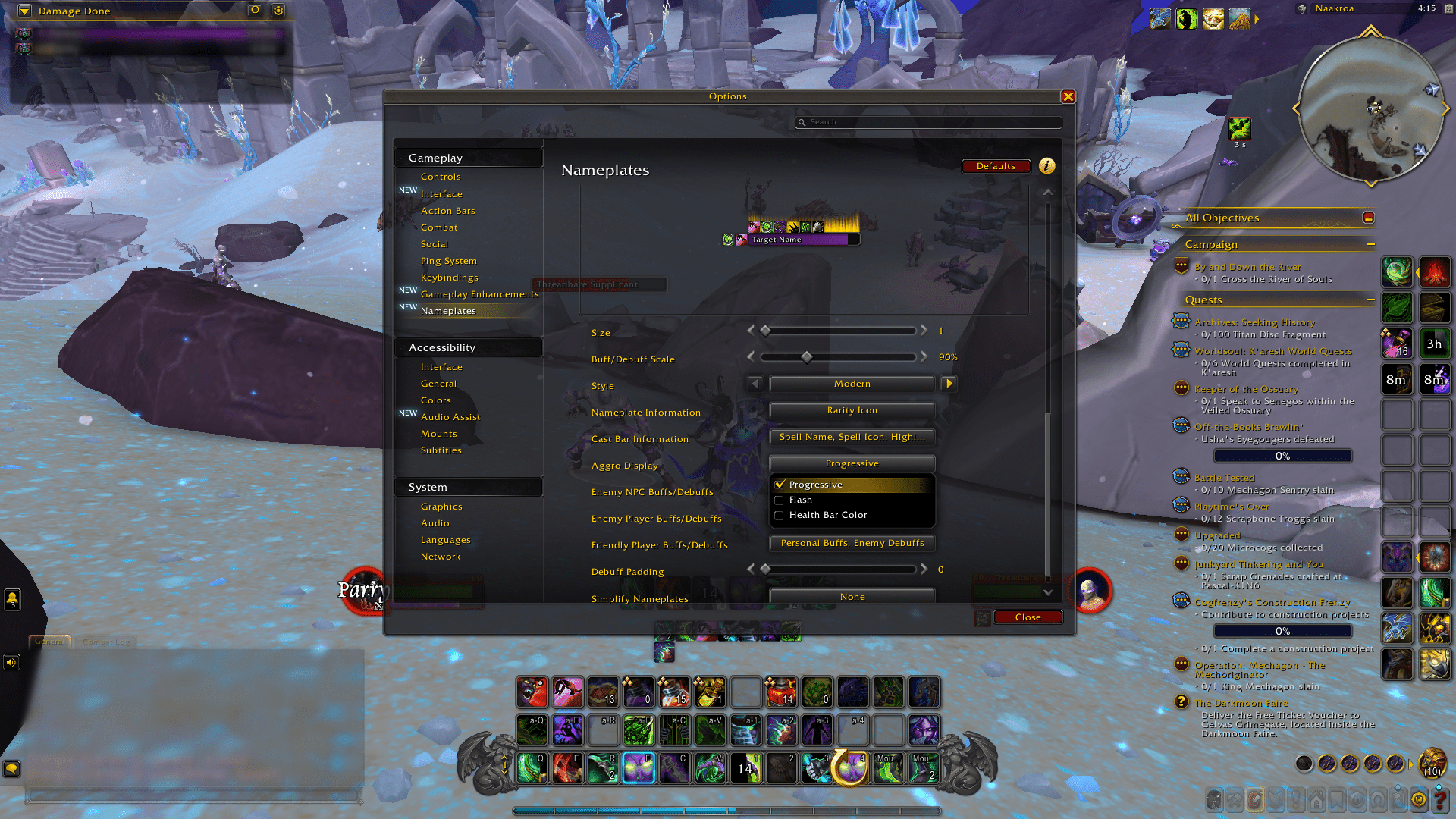Click the Buff/Debuff Scale slider handle
Image resolution: width=1456 pixels, height=819 pixels.
coord(806,357)
